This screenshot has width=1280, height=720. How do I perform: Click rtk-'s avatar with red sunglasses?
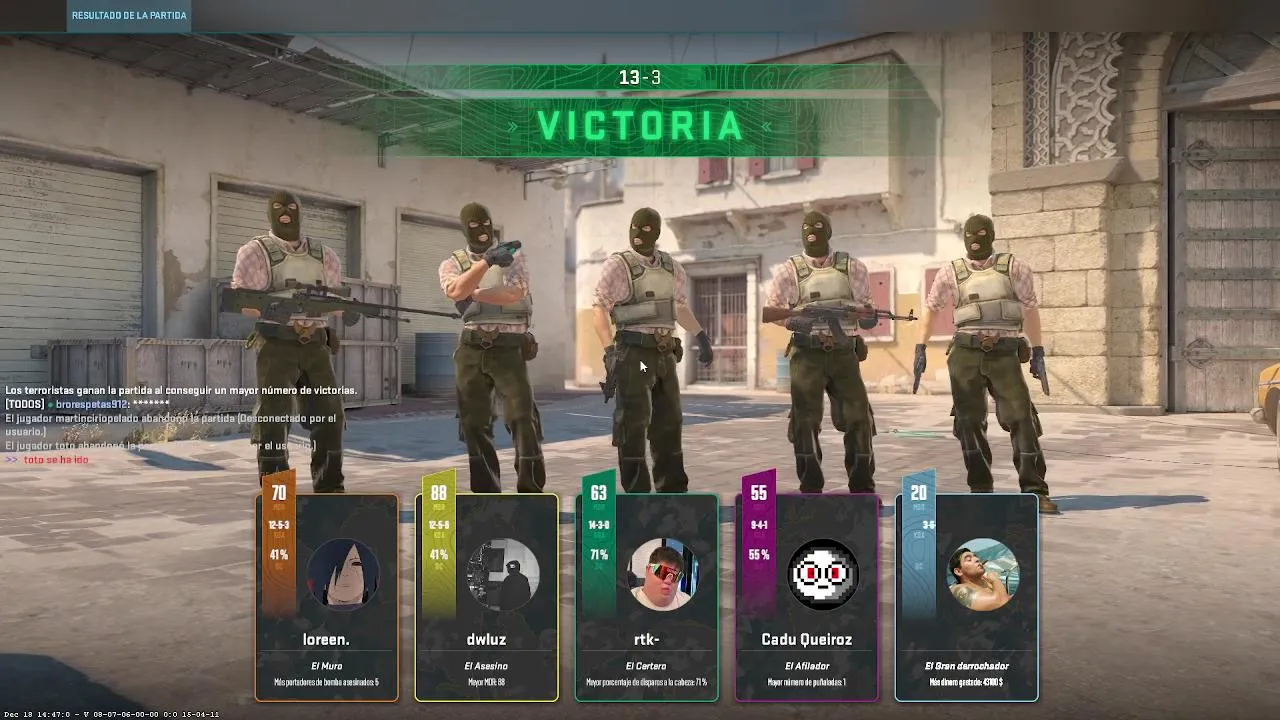tap(663, 575)
